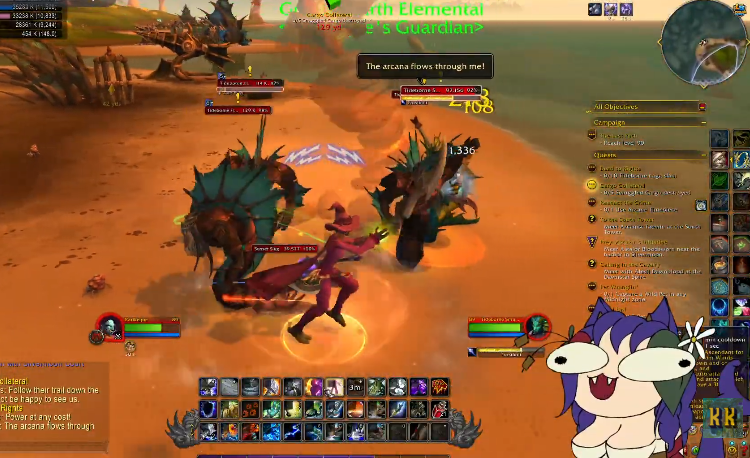Activate the three fireballs ability icon
The width and height of the screenshot is (750, 458).
click(250, 409)
